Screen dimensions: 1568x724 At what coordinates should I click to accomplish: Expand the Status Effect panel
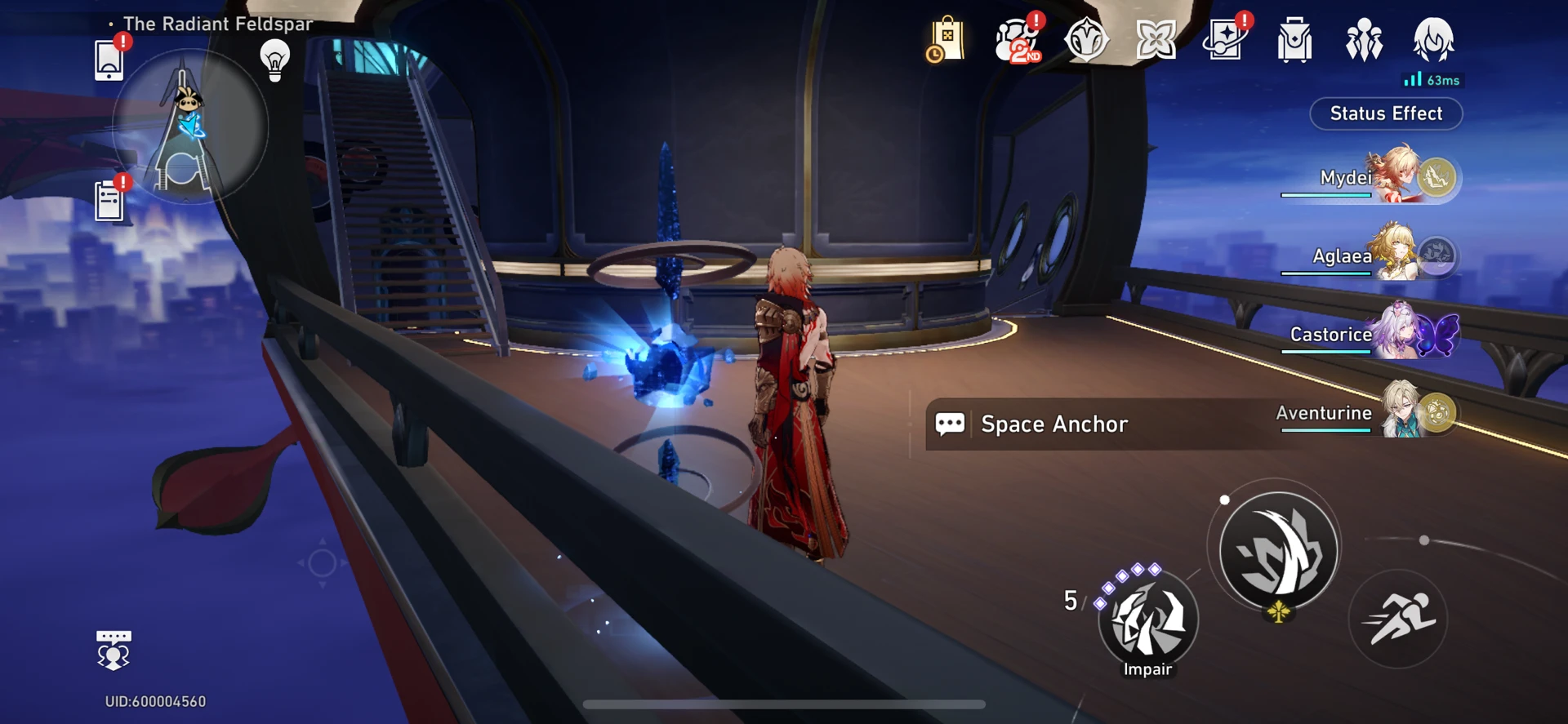[x=1386, y=113]
